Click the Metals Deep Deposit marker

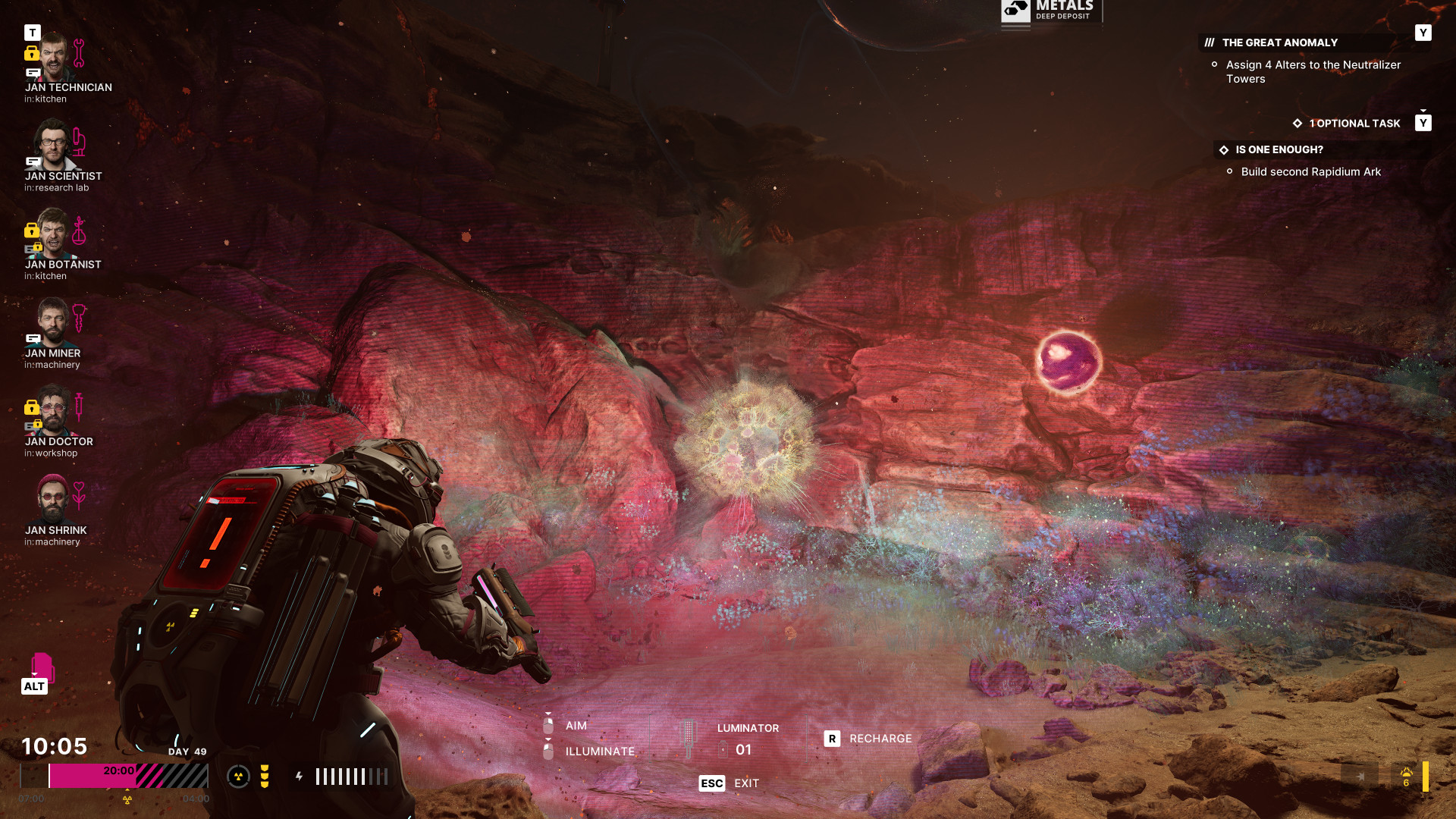point(1050,11)
